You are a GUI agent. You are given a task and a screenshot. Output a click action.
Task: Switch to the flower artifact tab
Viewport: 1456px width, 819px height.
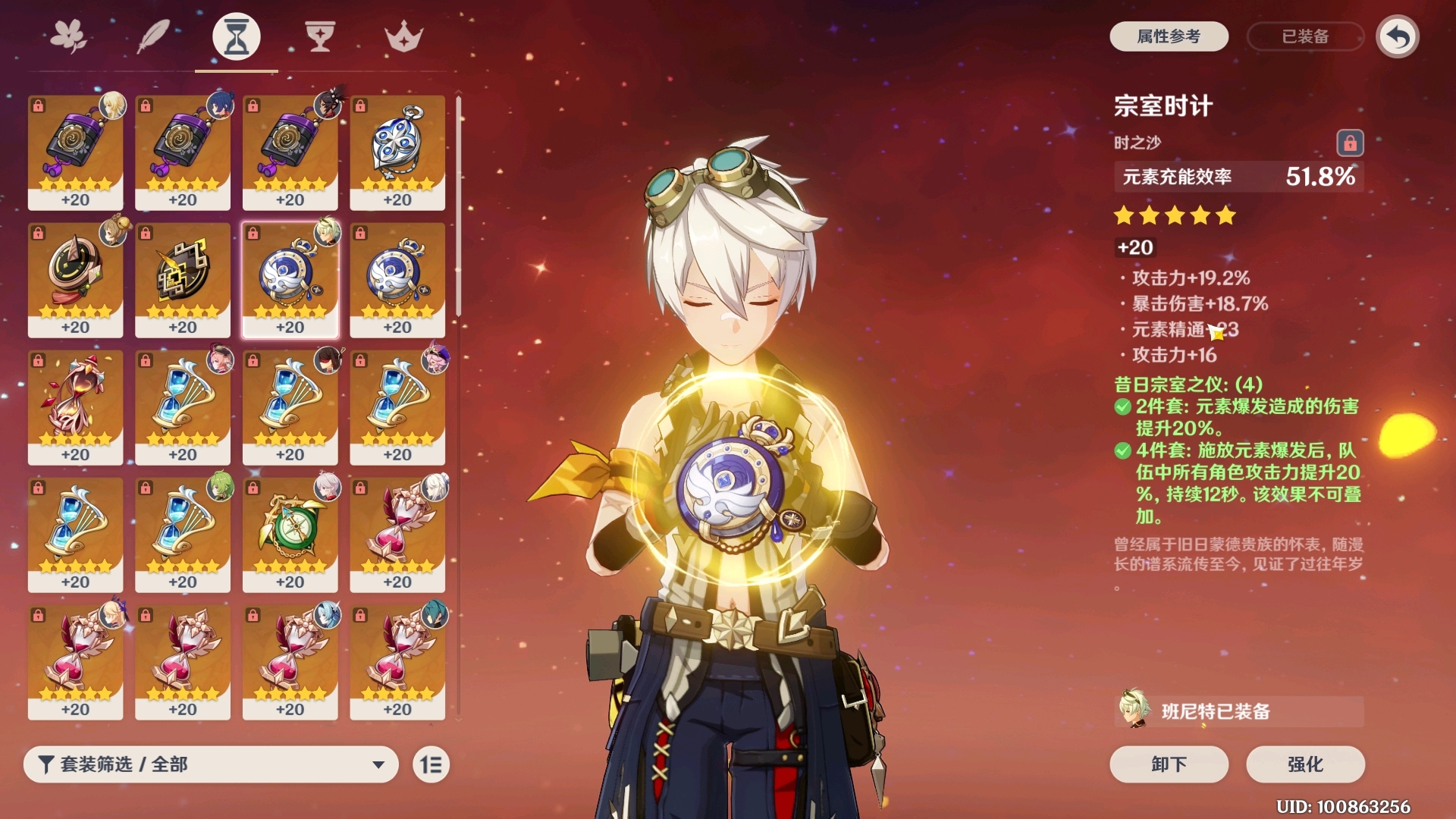pyautogui.click(x=68, y=36)
